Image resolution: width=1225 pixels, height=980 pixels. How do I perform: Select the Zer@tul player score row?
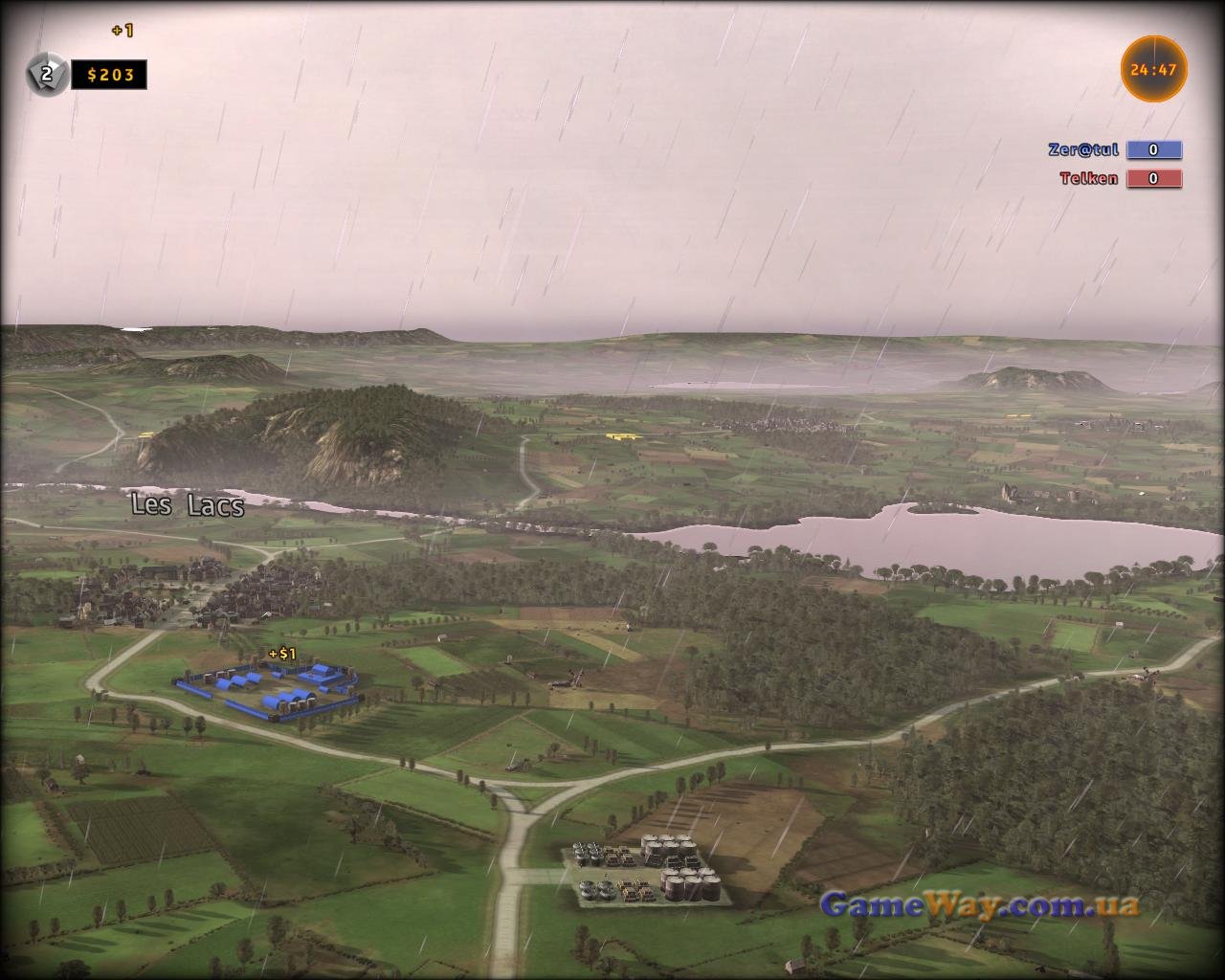1115,149
